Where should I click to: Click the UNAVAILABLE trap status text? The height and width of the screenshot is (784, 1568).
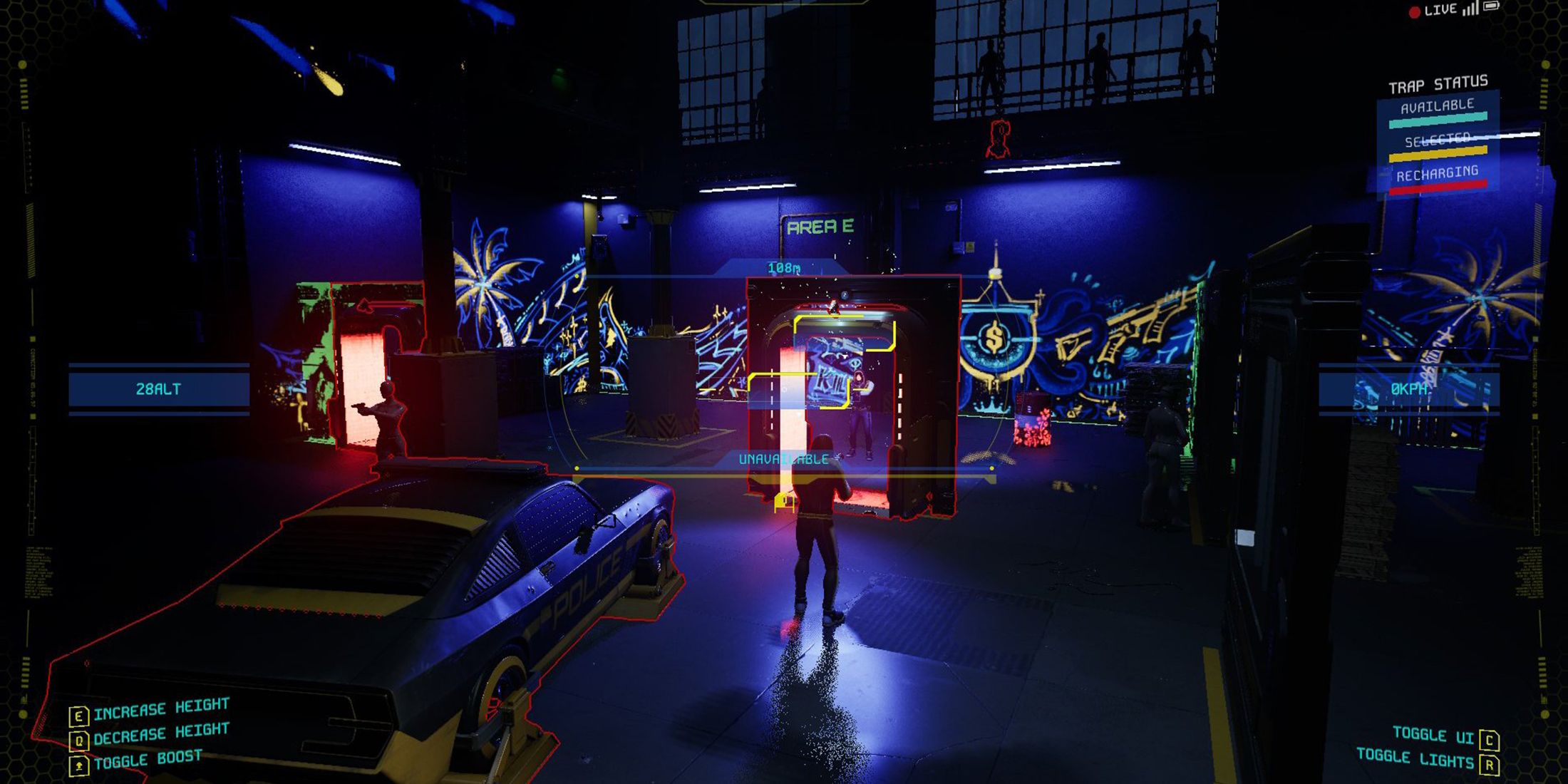[782, 460]
